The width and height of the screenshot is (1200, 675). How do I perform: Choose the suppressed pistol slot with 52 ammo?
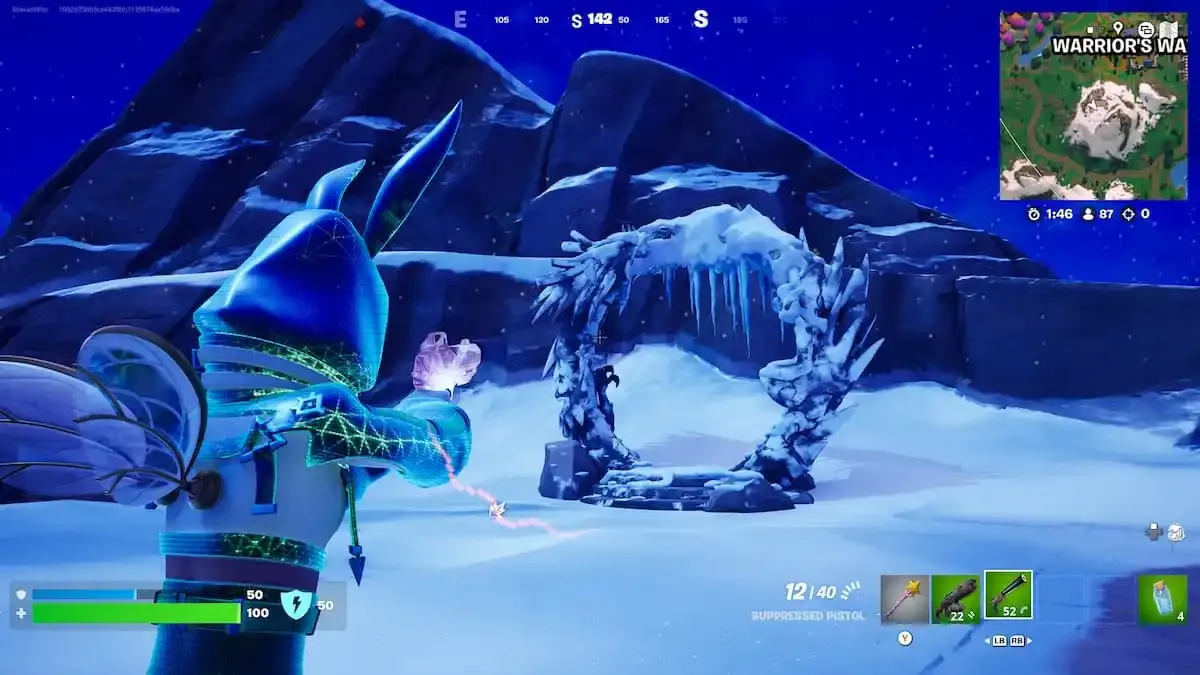coord(1008,596)
